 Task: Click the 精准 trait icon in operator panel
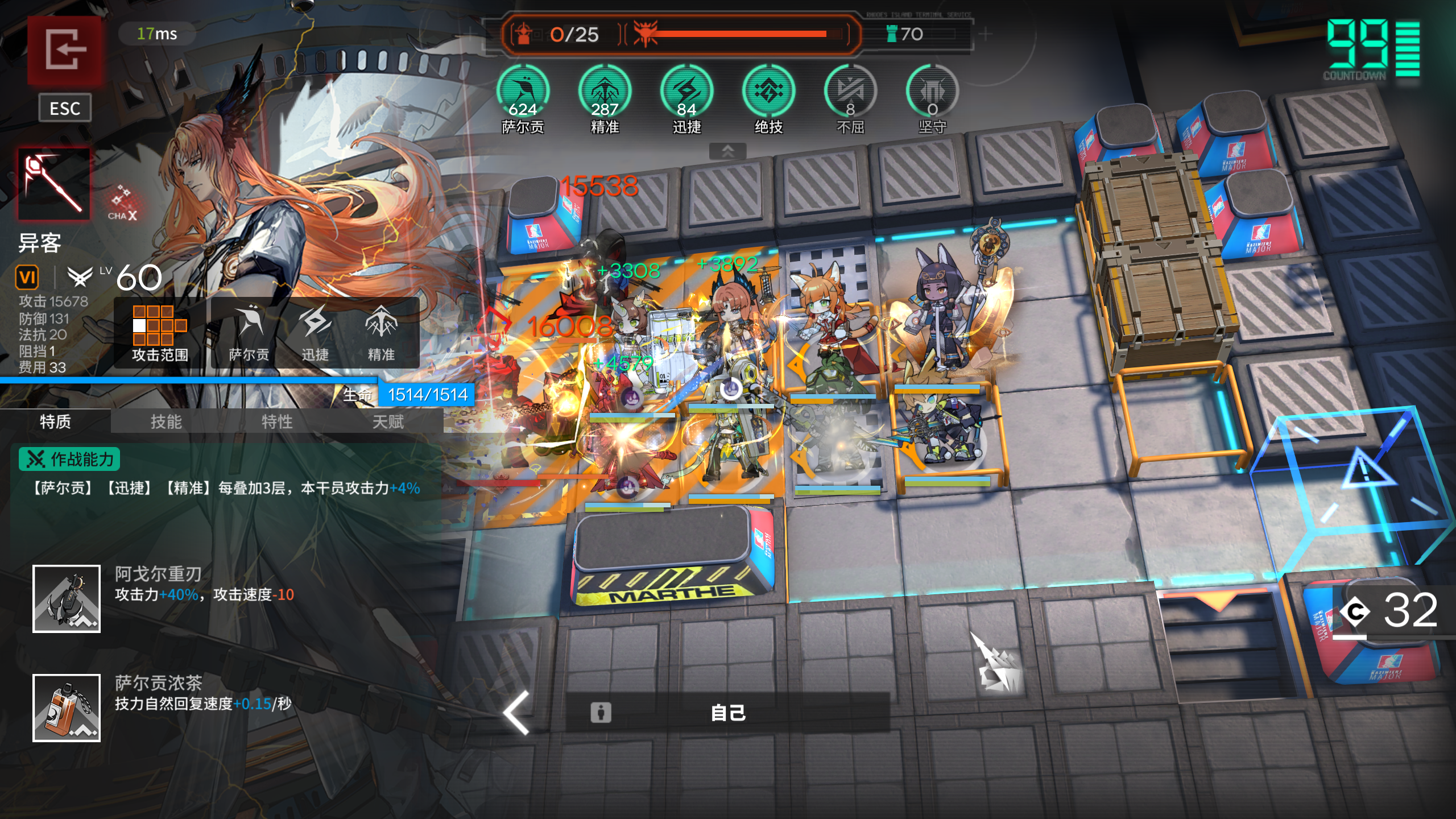tap(381, 332)
